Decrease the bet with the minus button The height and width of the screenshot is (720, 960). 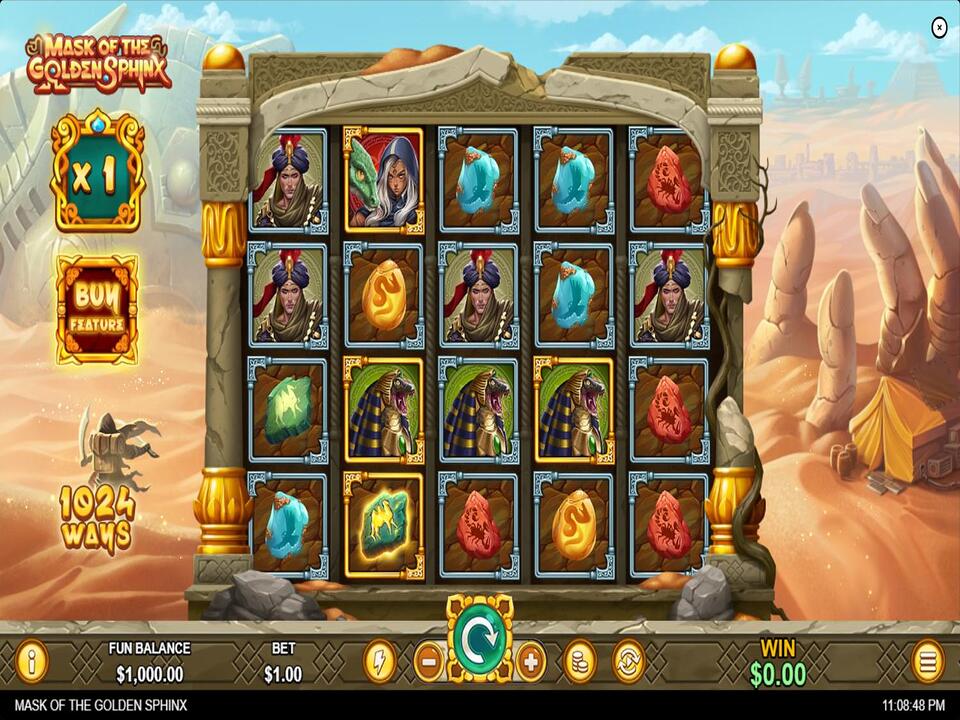[428, 661]
